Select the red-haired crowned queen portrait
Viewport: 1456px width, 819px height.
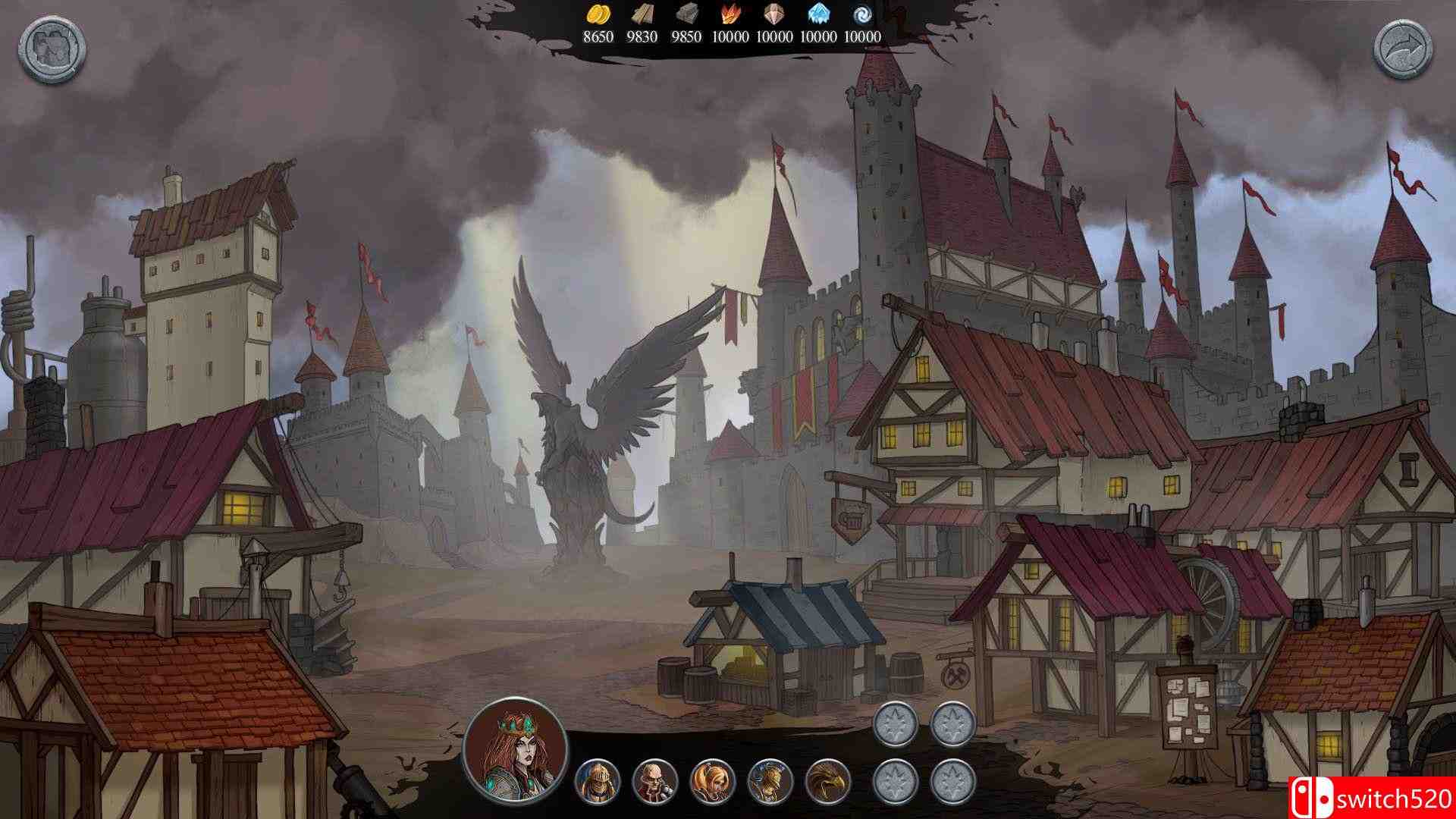click(516, 745)
